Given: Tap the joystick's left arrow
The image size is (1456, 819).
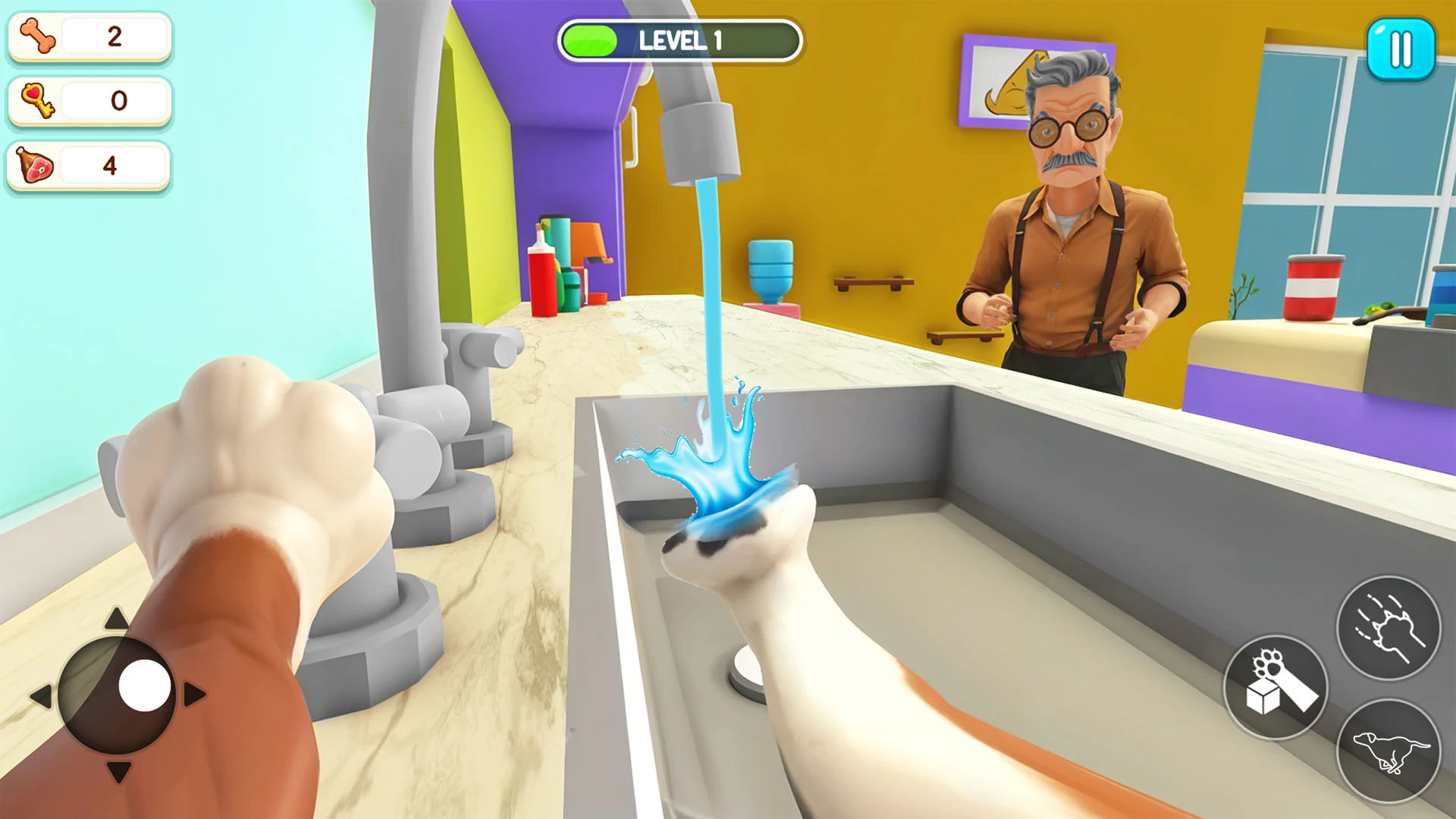Looking at the screenshot, I should pos(41,695).
